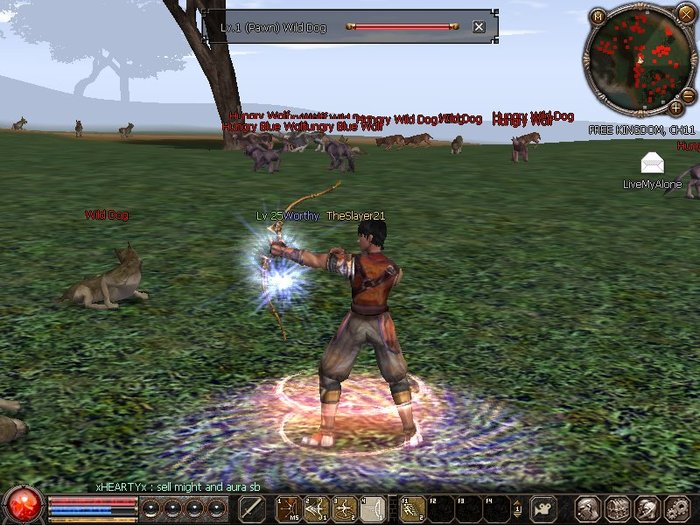Toggle the camera mode button
Viewport: 700px width, 525px height.
pyautogui.click(x=543, y=508)
